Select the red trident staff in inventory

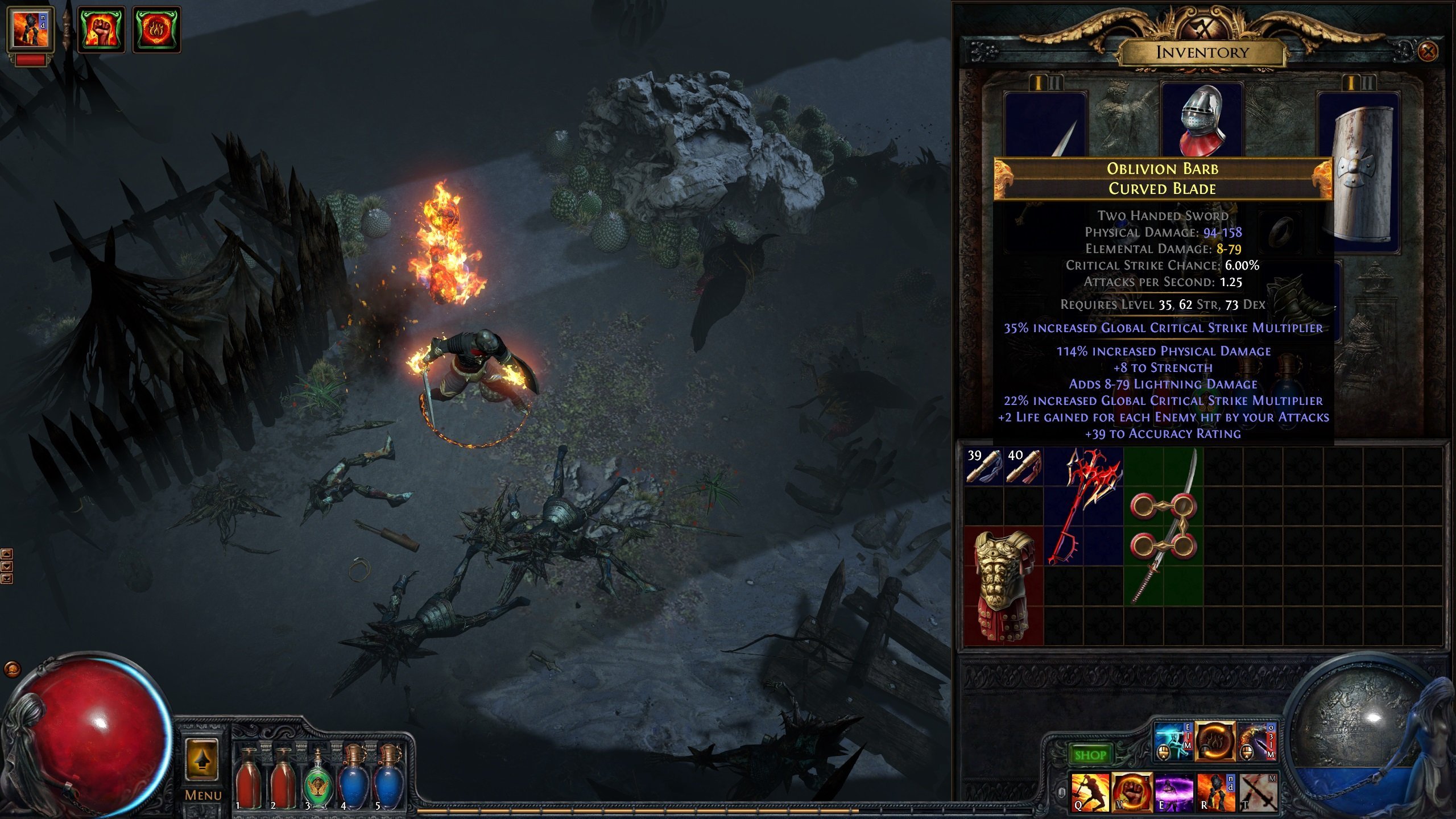[x=1083, y=506]
